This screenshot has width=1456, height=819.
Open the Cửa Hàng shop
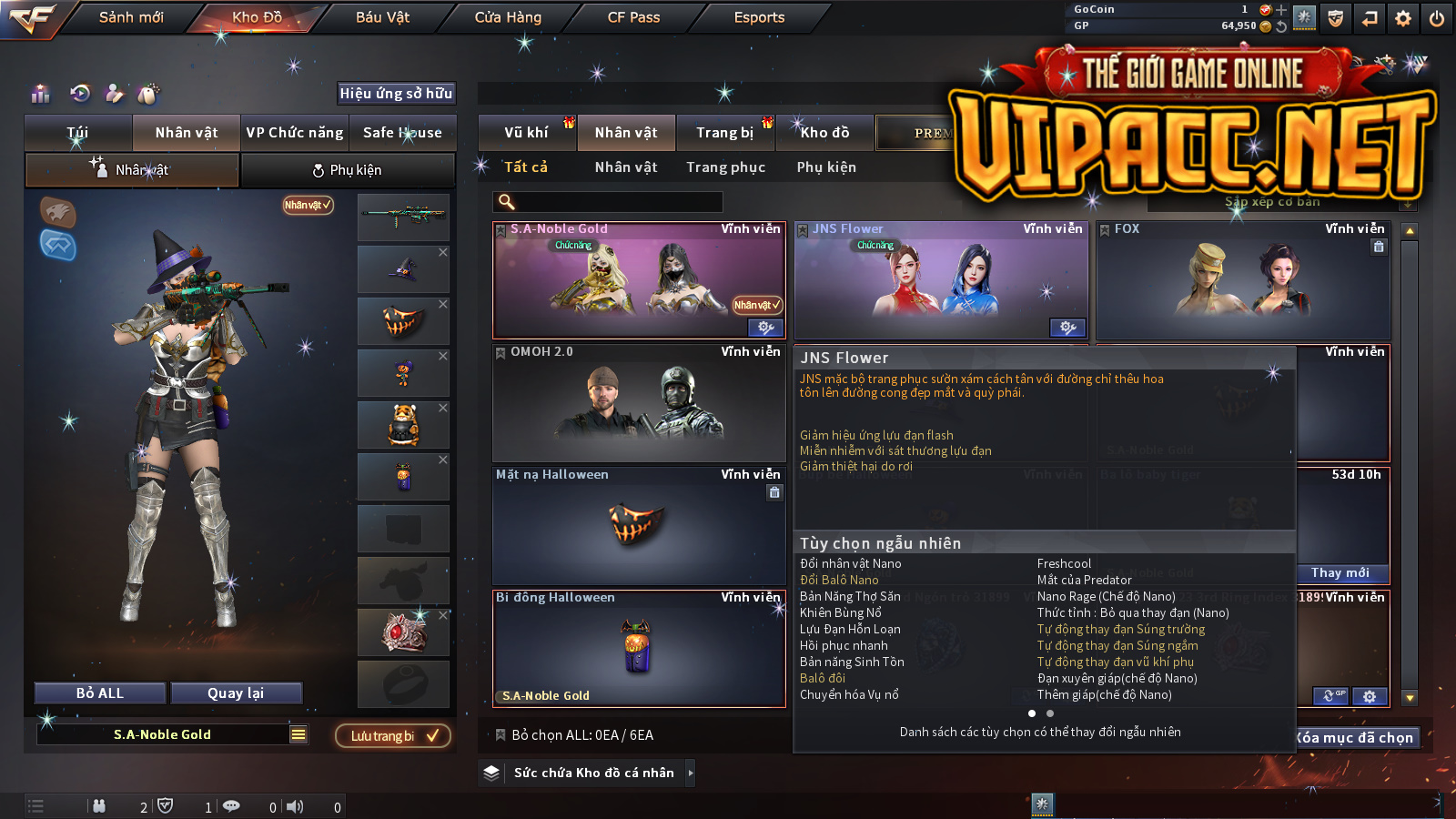pos(508,17)
